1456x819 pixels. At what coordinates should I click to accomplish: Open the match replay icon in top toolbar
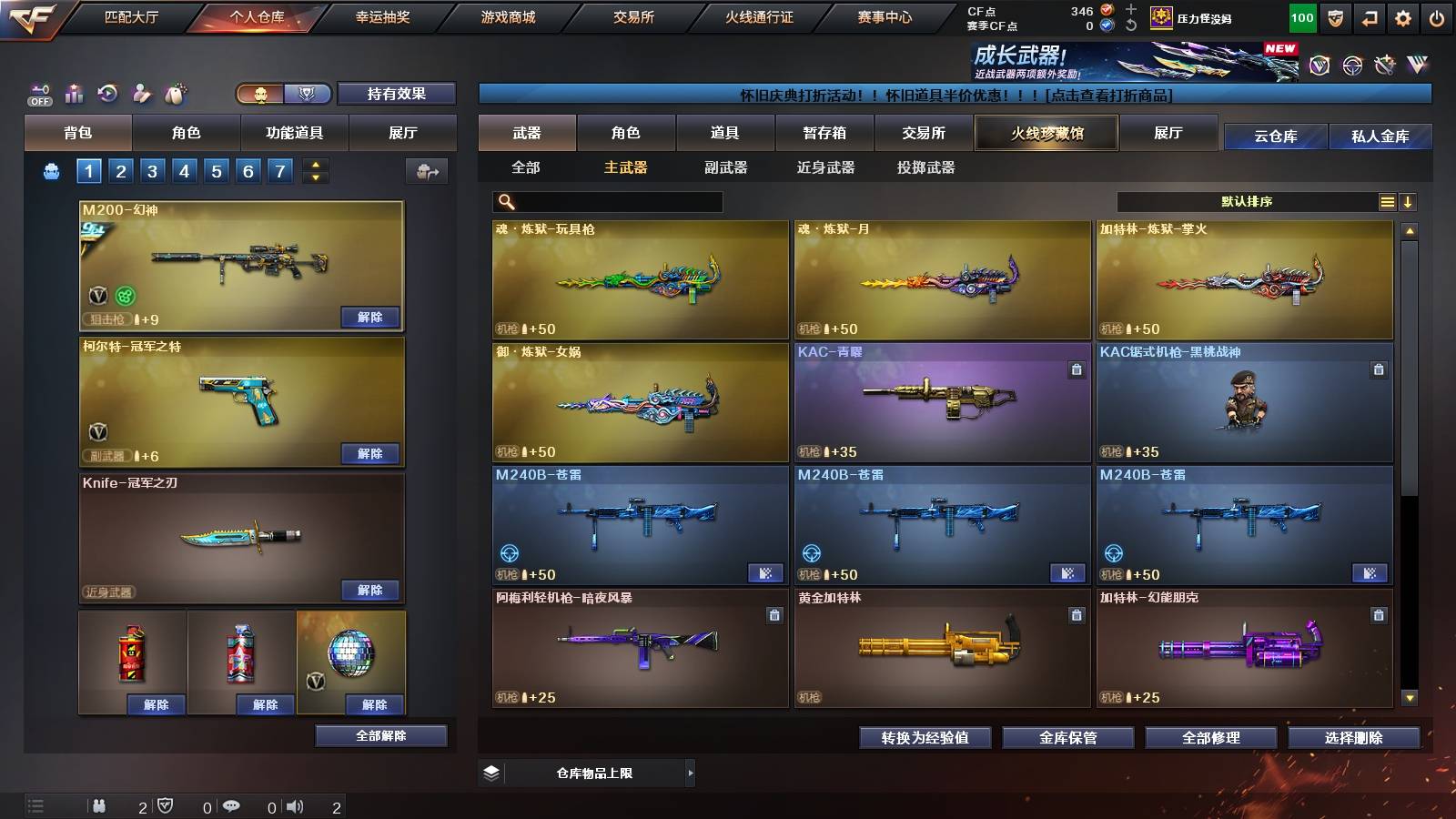pos(108,92)
